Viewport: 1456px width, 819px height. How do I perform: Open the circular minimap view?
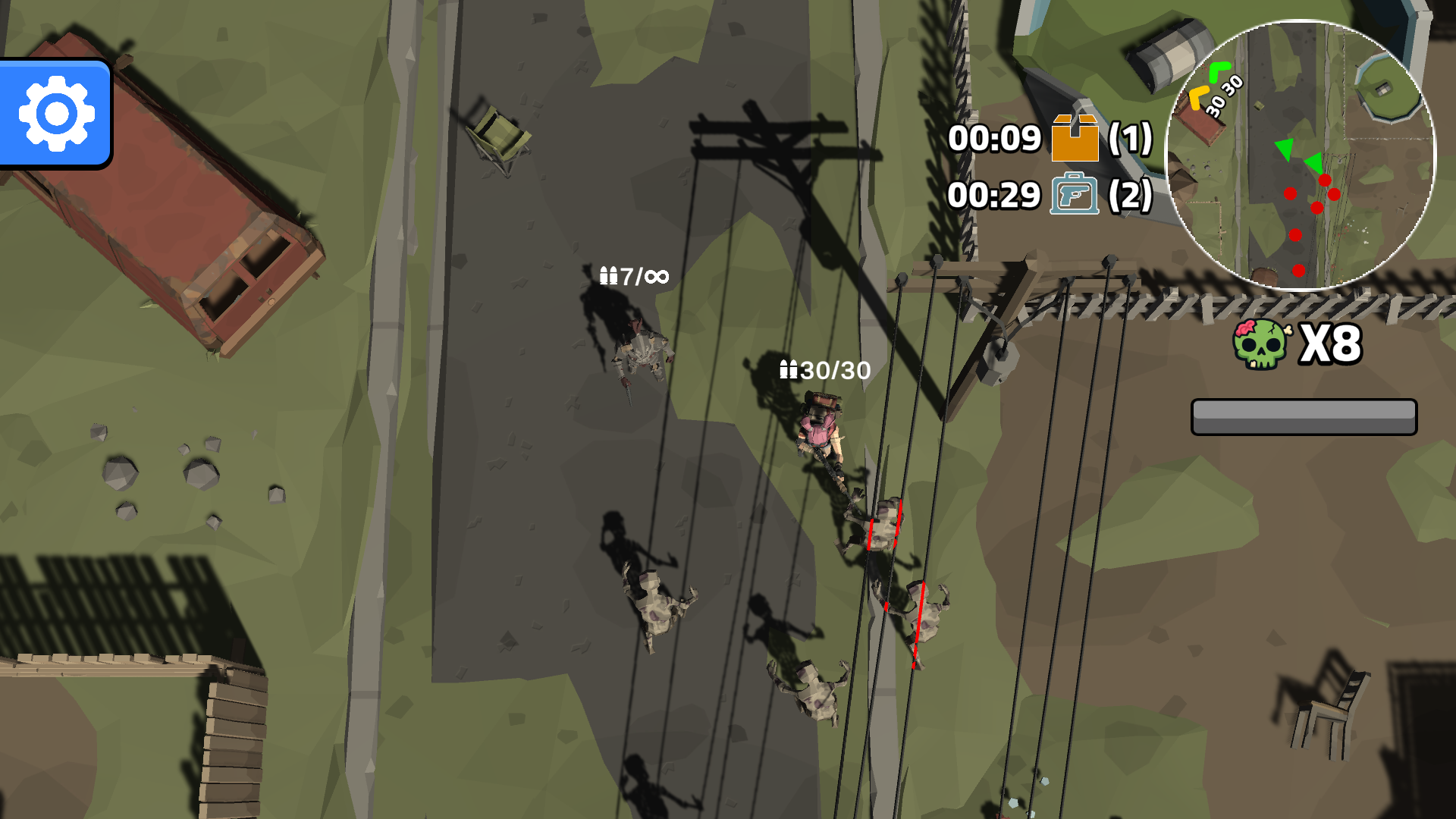click(x=1301, y=155)
